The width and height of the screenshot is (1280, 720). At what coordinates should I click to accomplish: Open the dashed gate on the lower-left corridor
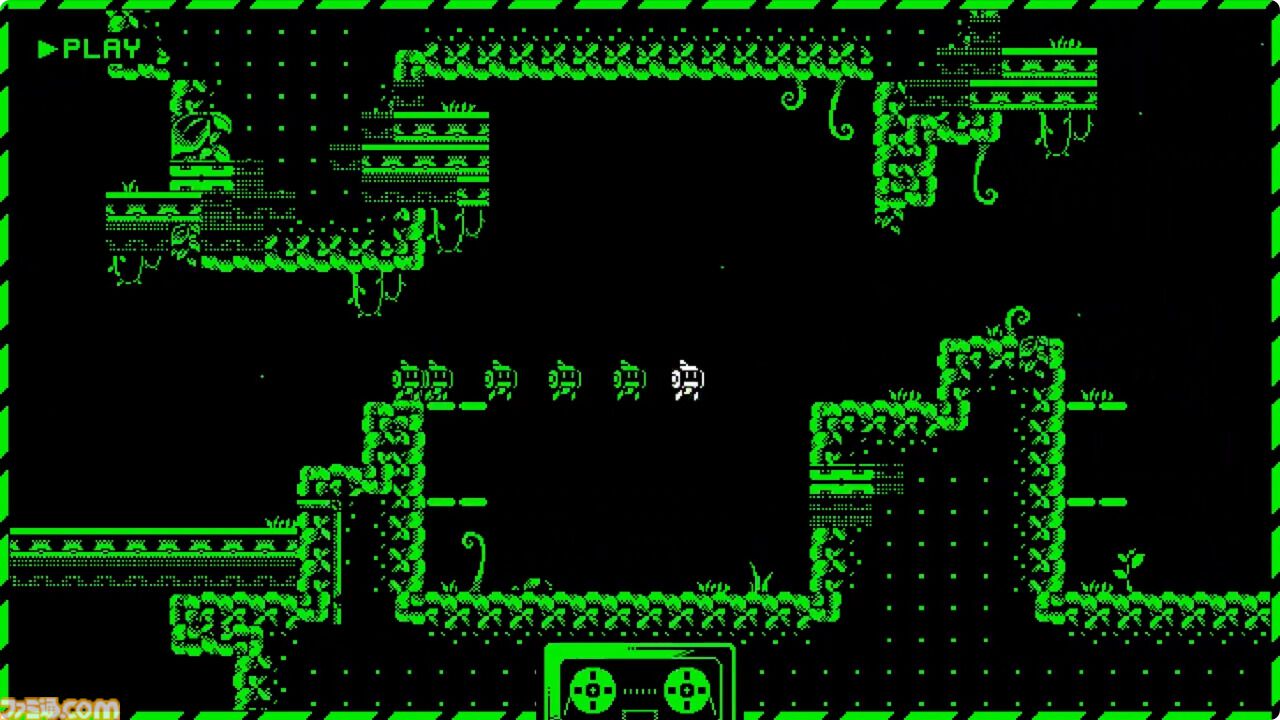455,502
